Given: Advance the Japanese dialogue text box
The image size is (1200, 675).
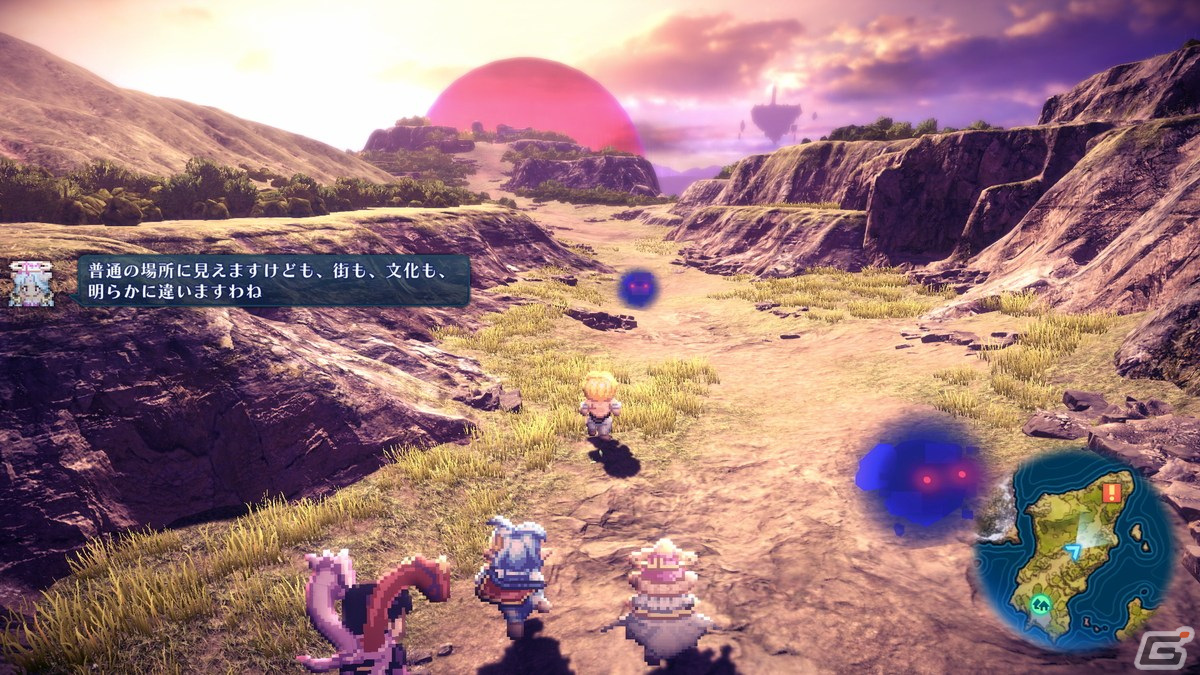Looking at the screenshot, I should (273, 280).
